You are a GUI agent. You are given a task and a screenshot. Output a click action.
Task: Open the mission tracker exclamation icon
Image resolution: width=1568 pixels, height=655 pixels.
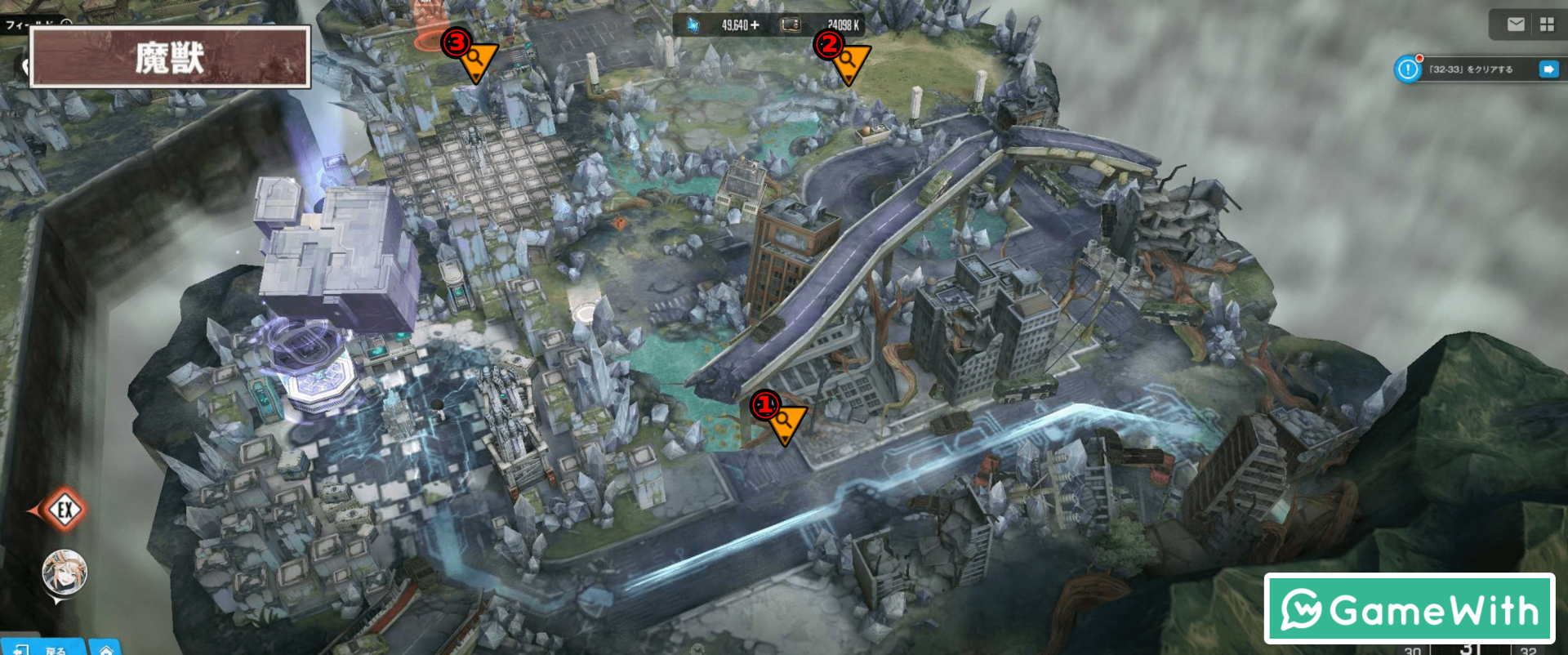pyautogui.click(x=1408, y=69)
